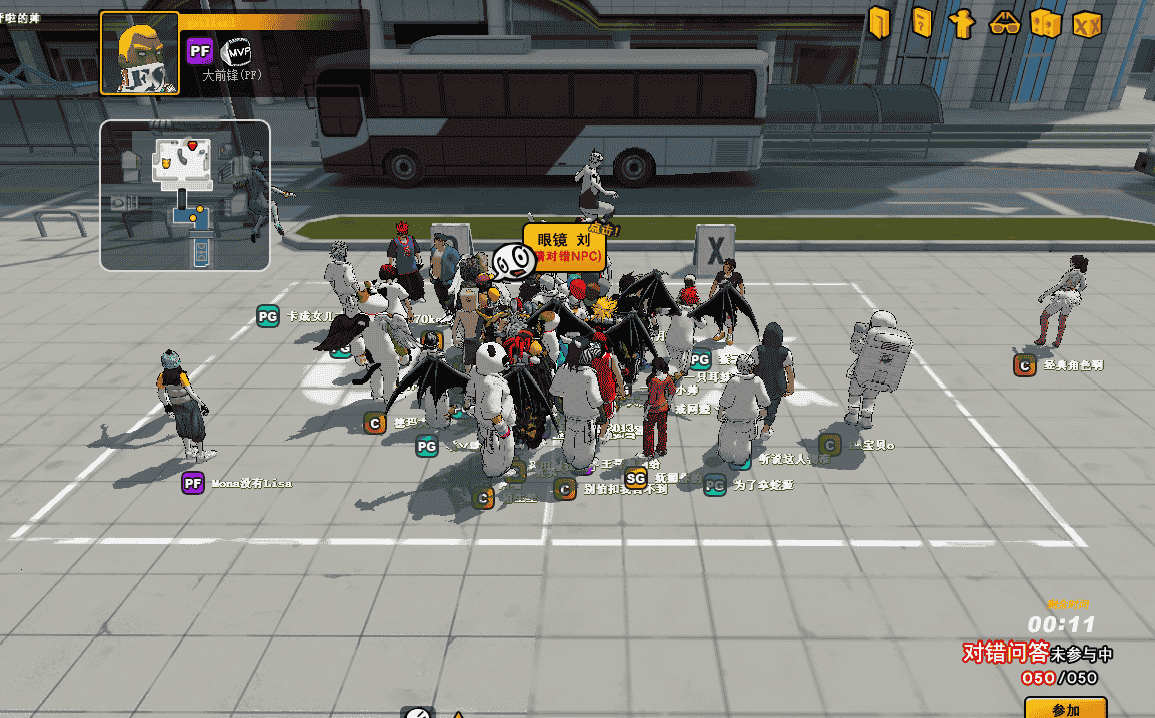
Task: Click the 参加 join button
Action: 1066,707
